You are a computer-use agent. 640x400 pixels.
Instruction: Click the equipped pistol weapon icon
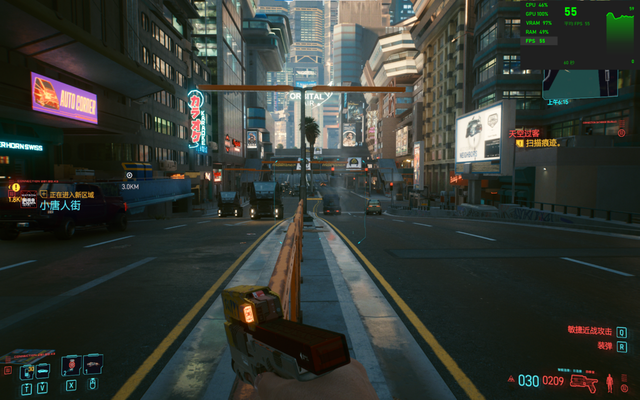click(x=584, y=382)
